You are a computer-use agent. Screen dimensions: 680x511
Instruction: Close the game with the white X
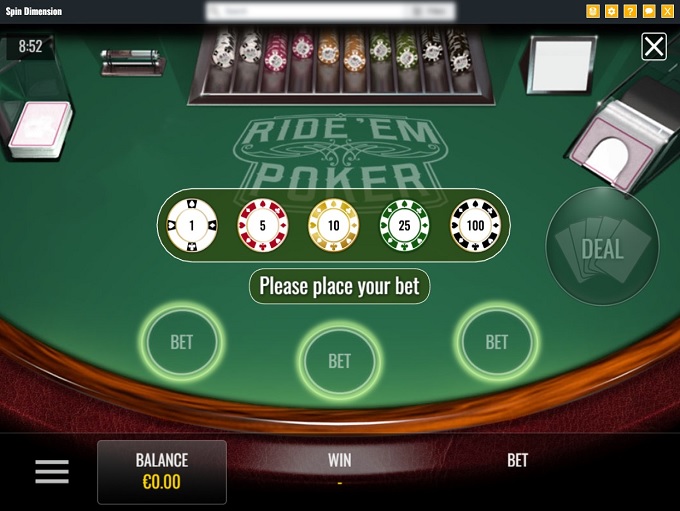click(x=654, y=46)
